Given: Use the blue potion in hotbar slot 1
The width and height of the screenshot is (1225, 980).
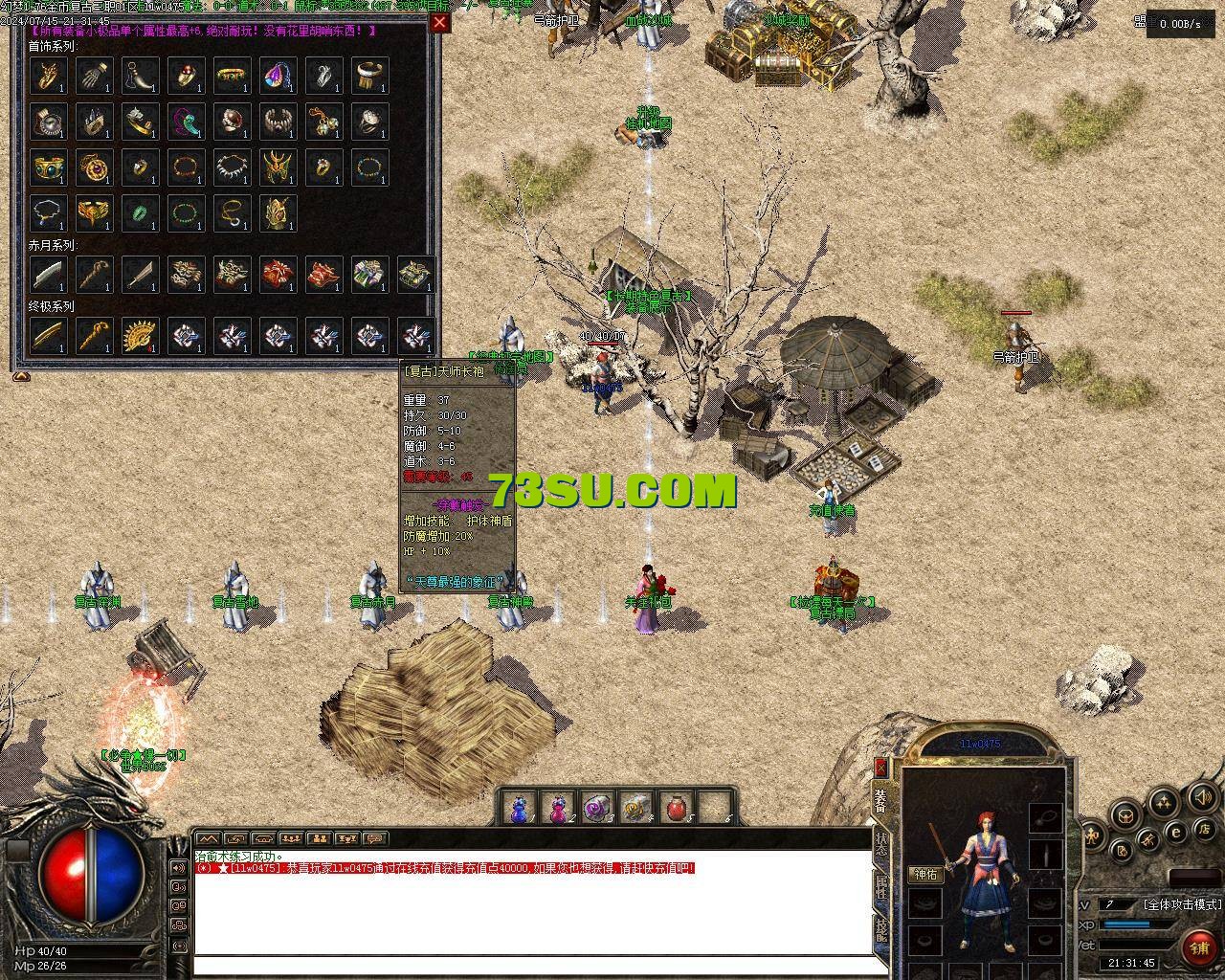Looking at the screenshot, I should tap(519, 810).
